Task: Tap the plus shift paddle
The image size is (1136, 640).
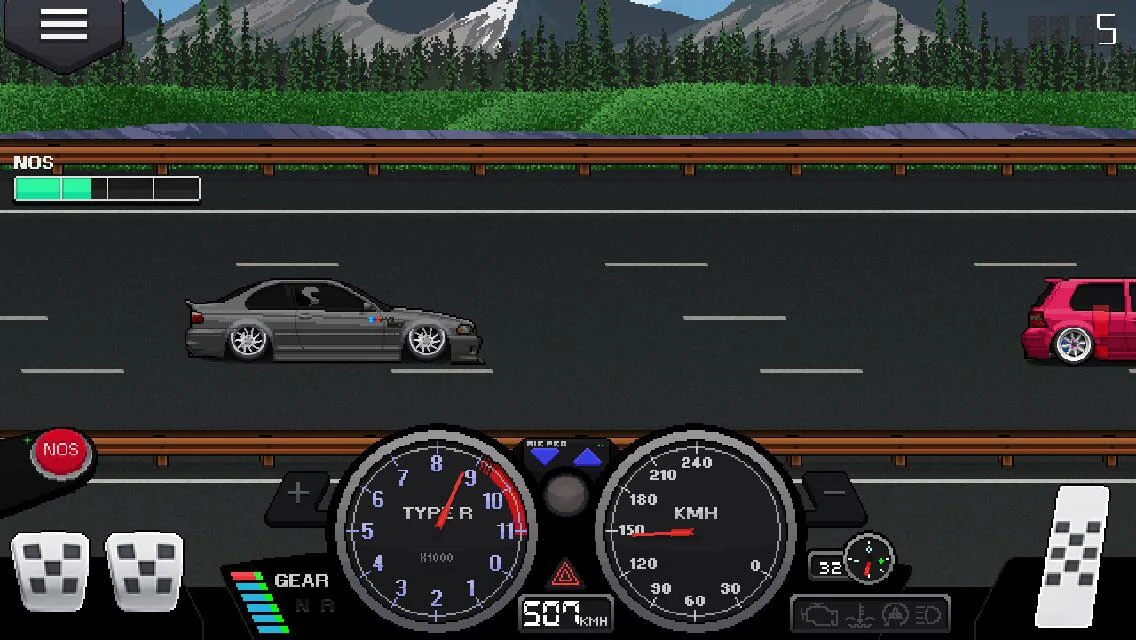Action: click(x=298, y=492)
